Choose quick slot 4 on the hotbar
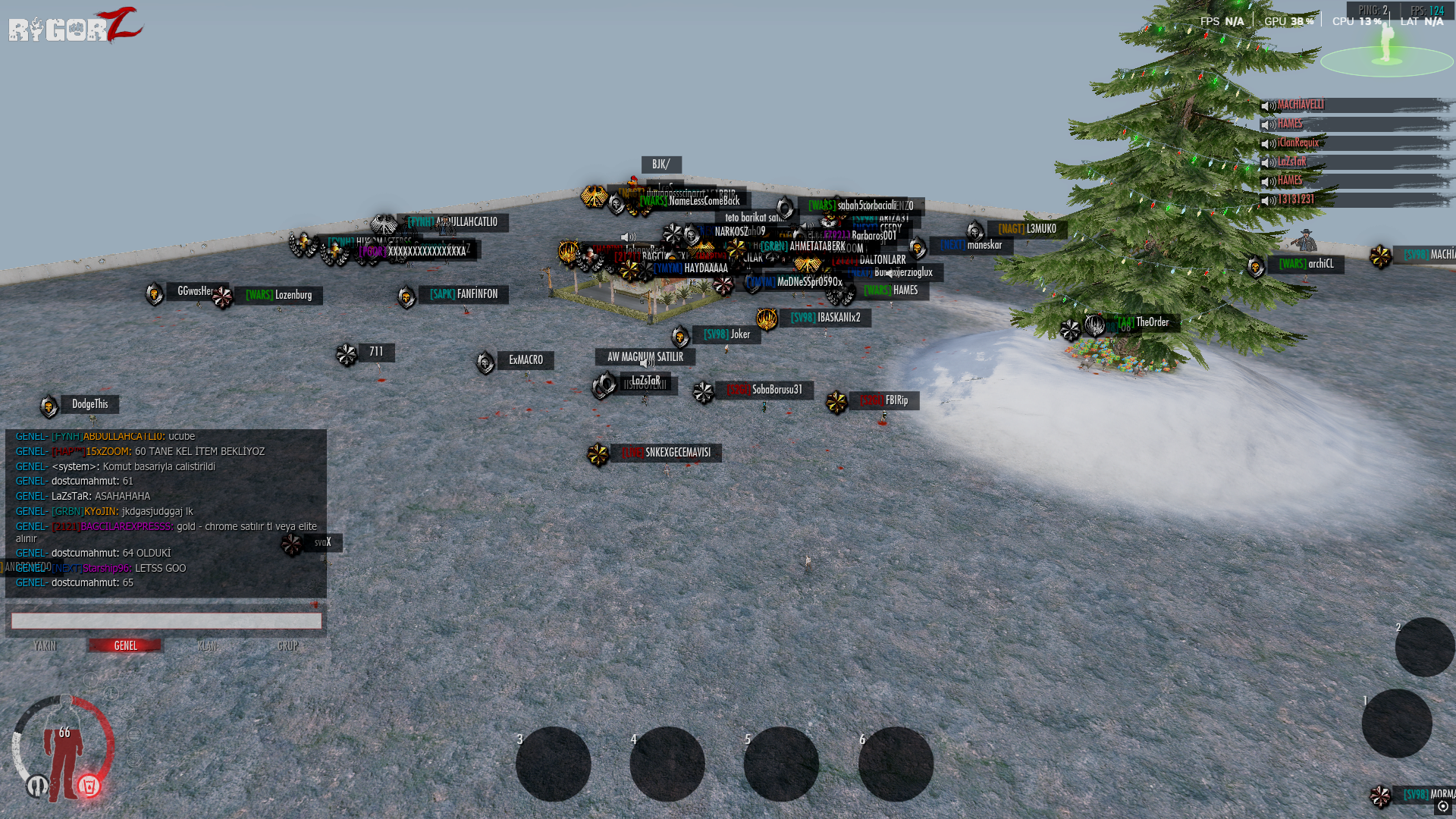Viewport: 1456px width, 819px height. click(x=667, y=764)
